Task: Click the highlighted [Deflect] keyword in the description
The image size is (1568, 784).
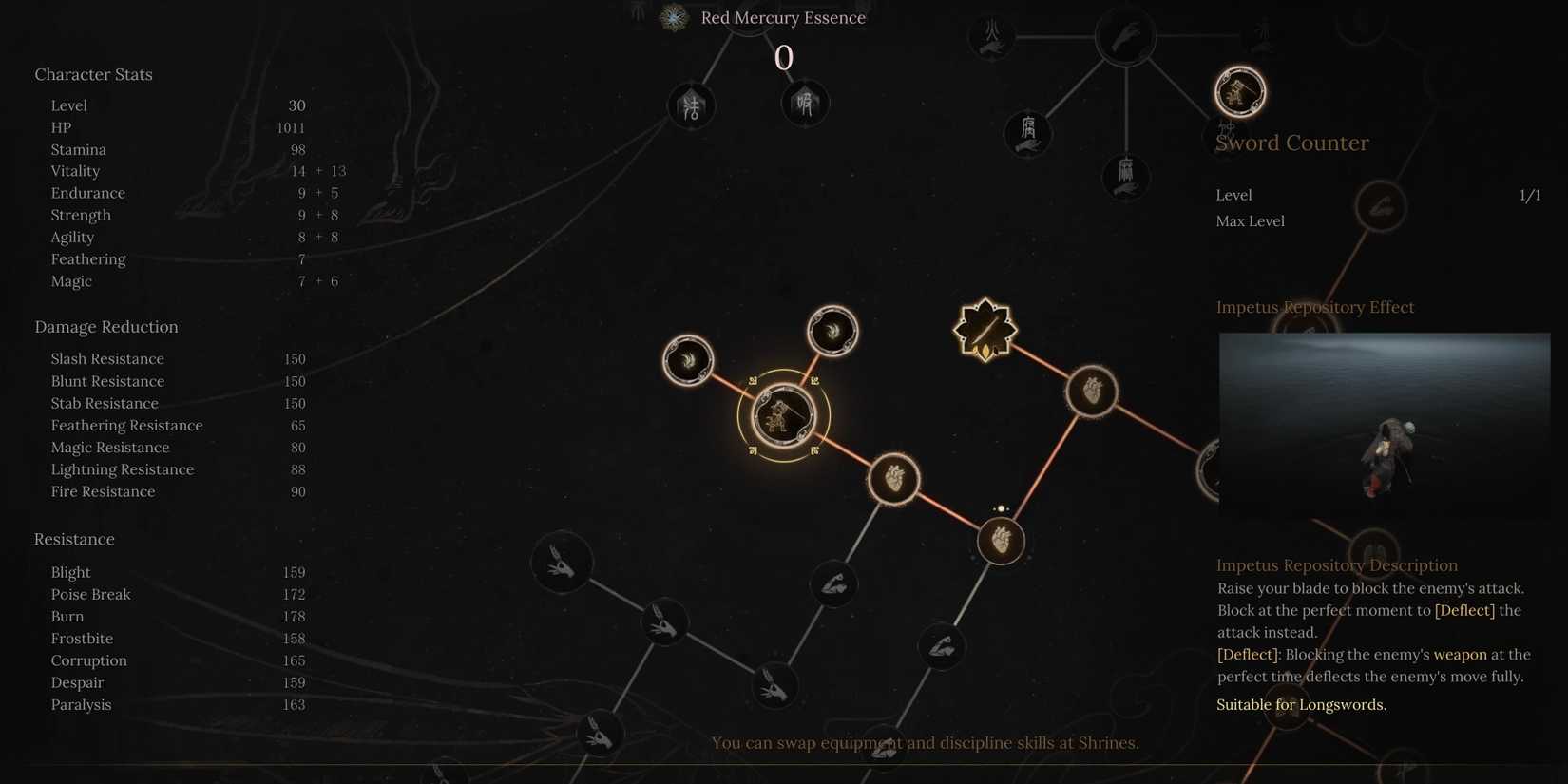Action: tap(1463, 610)
